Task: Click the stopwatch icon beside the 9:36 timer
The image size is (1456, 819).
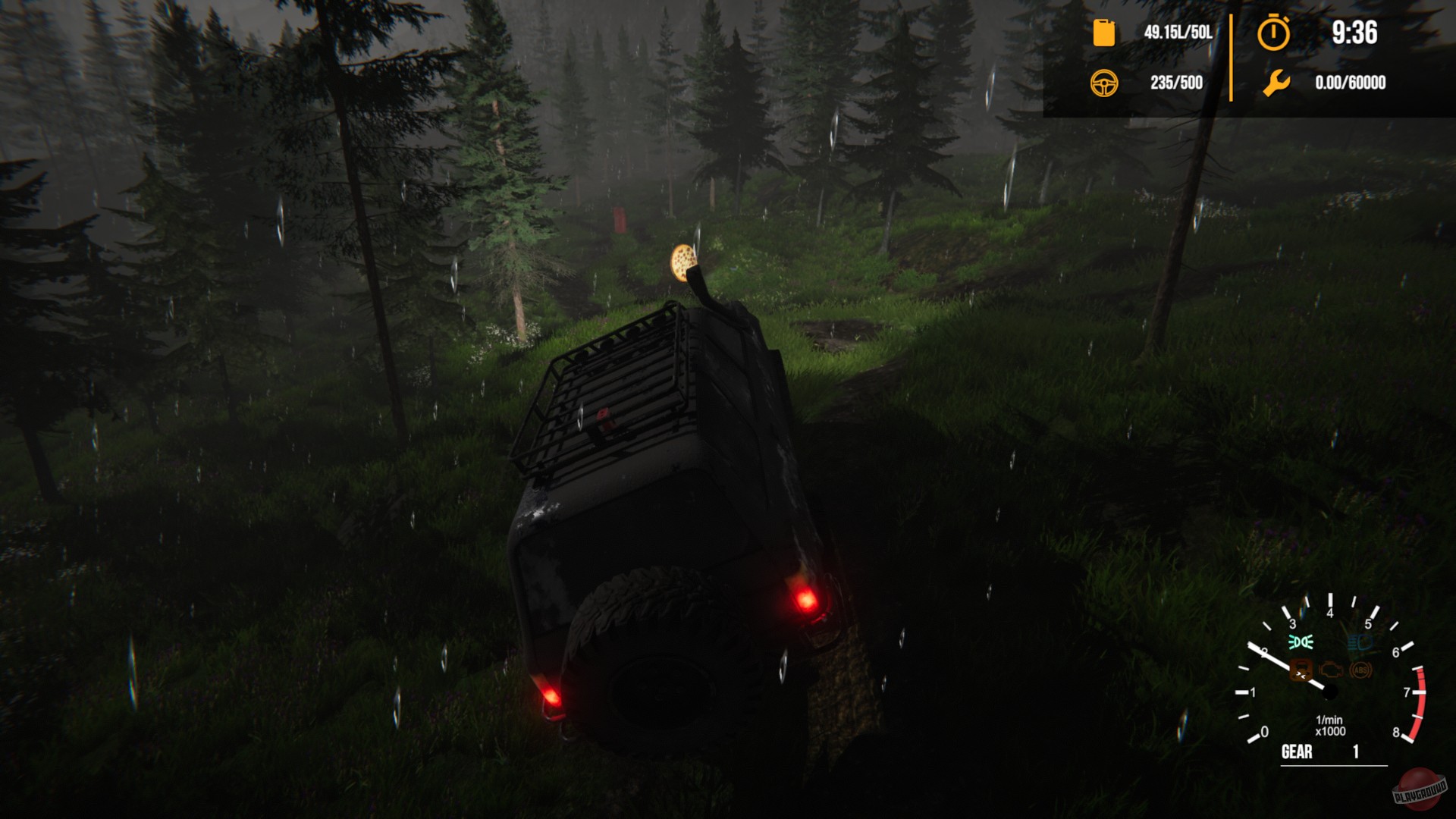Action: [1273, 33]
